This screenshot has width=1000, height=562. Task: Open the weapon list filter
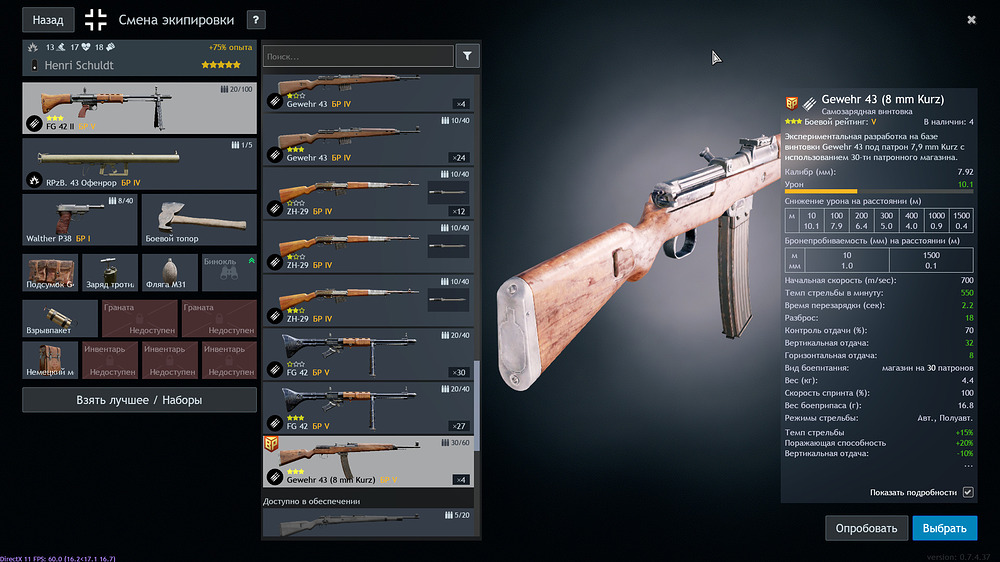[467, 56]
